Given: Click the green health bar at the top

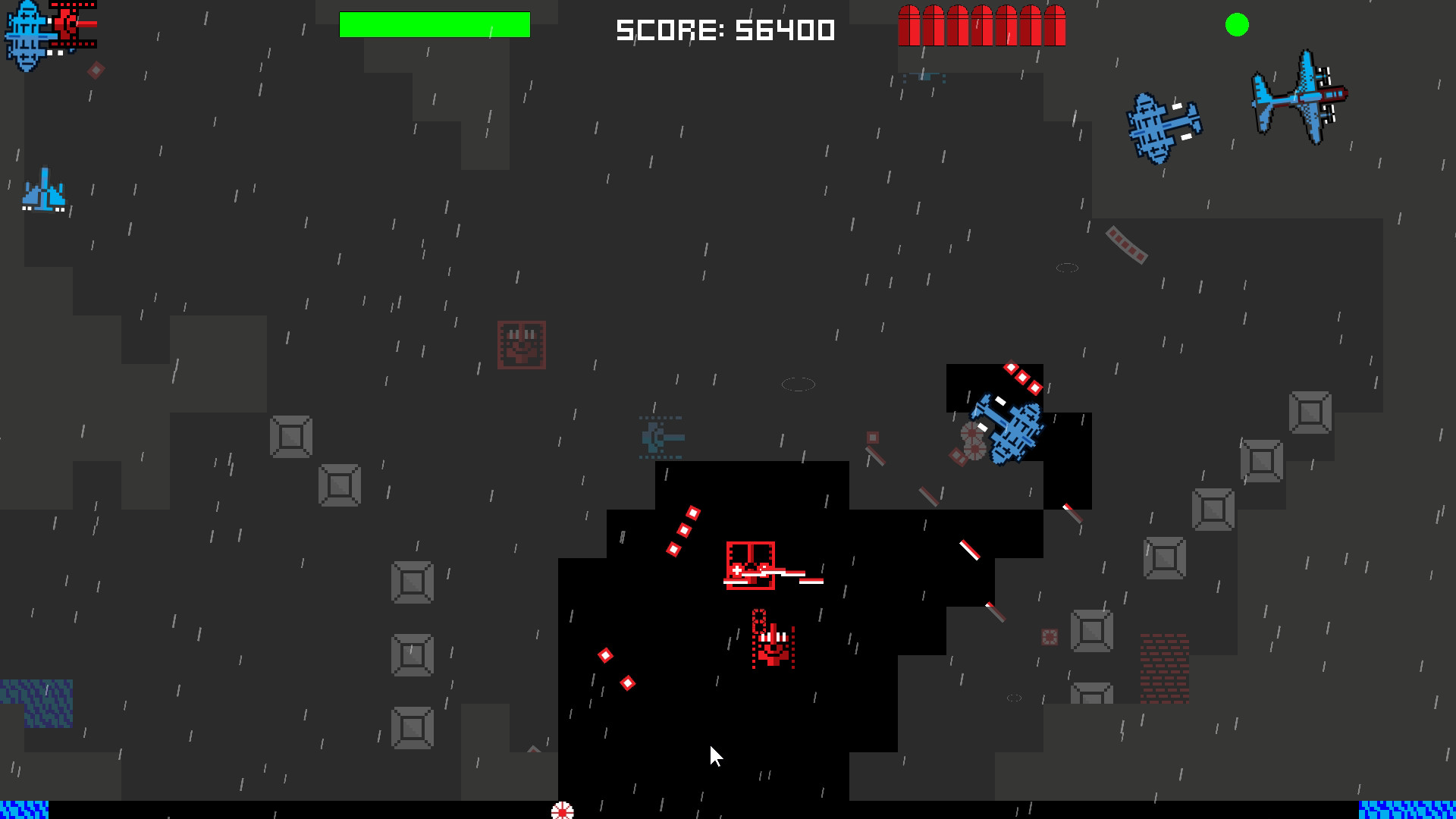Looking at the screenshot, I should click(x=435, y=24).
